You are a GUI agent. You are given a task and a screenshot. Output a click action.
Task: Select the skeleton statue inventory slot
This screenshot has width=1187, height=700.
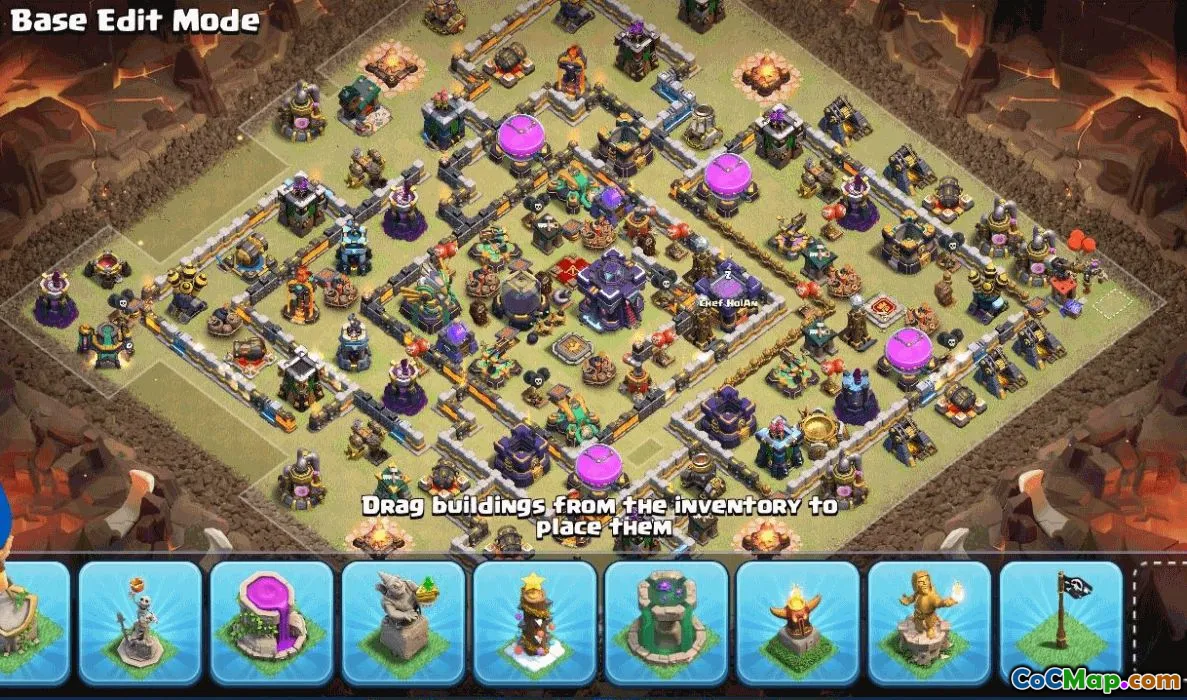[140, 622]
